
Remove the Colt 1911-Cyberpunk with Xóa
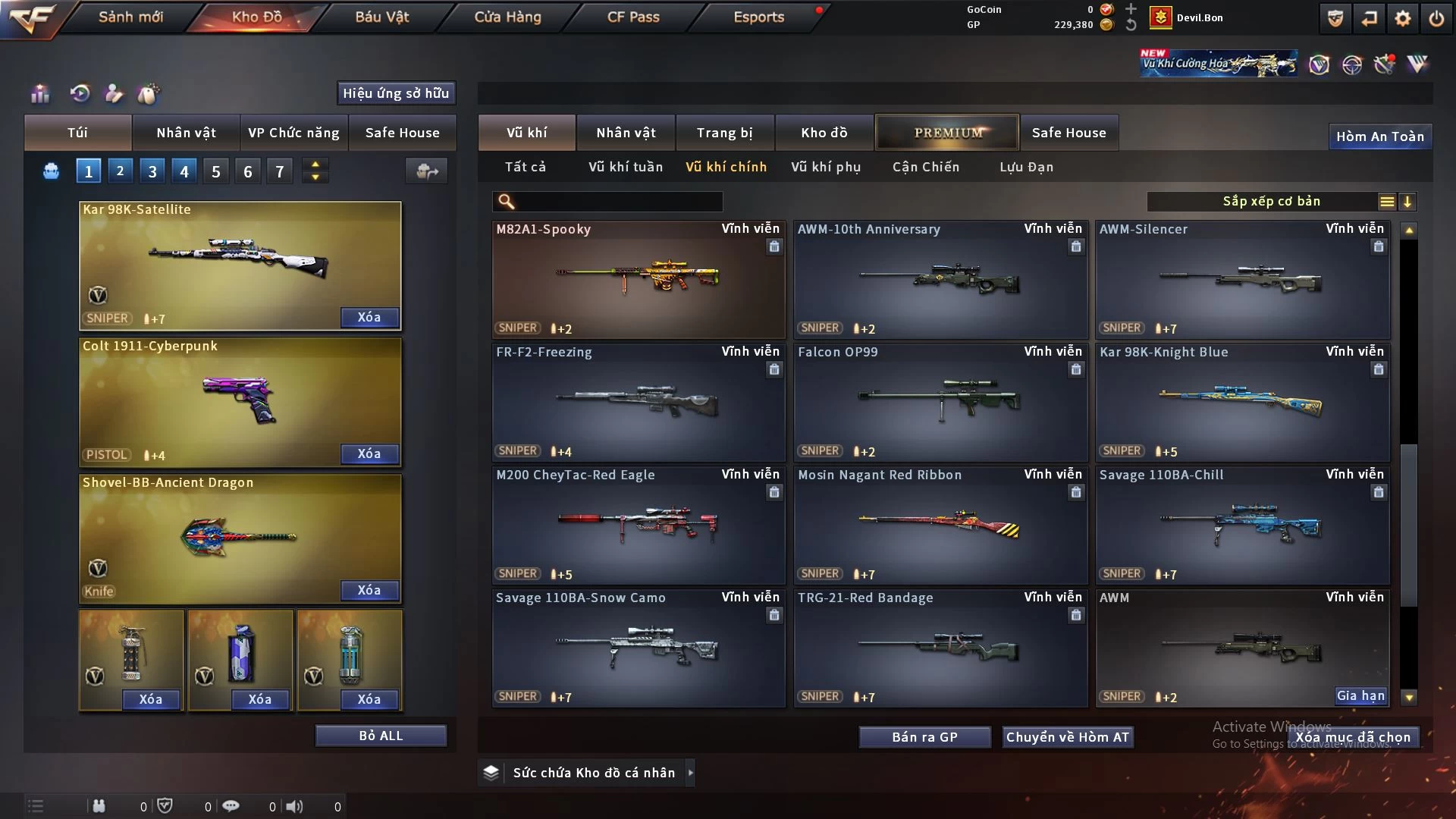tap(369, 453)
